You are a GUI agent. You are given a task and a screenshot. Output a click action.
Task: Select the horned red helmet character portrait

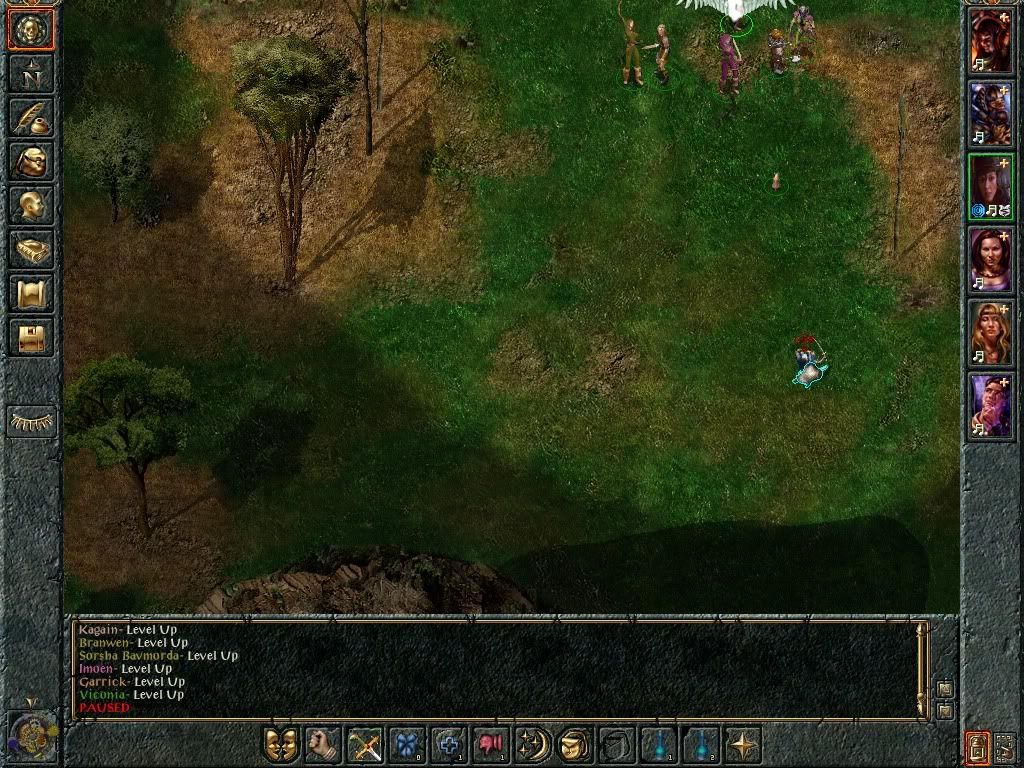991,40
